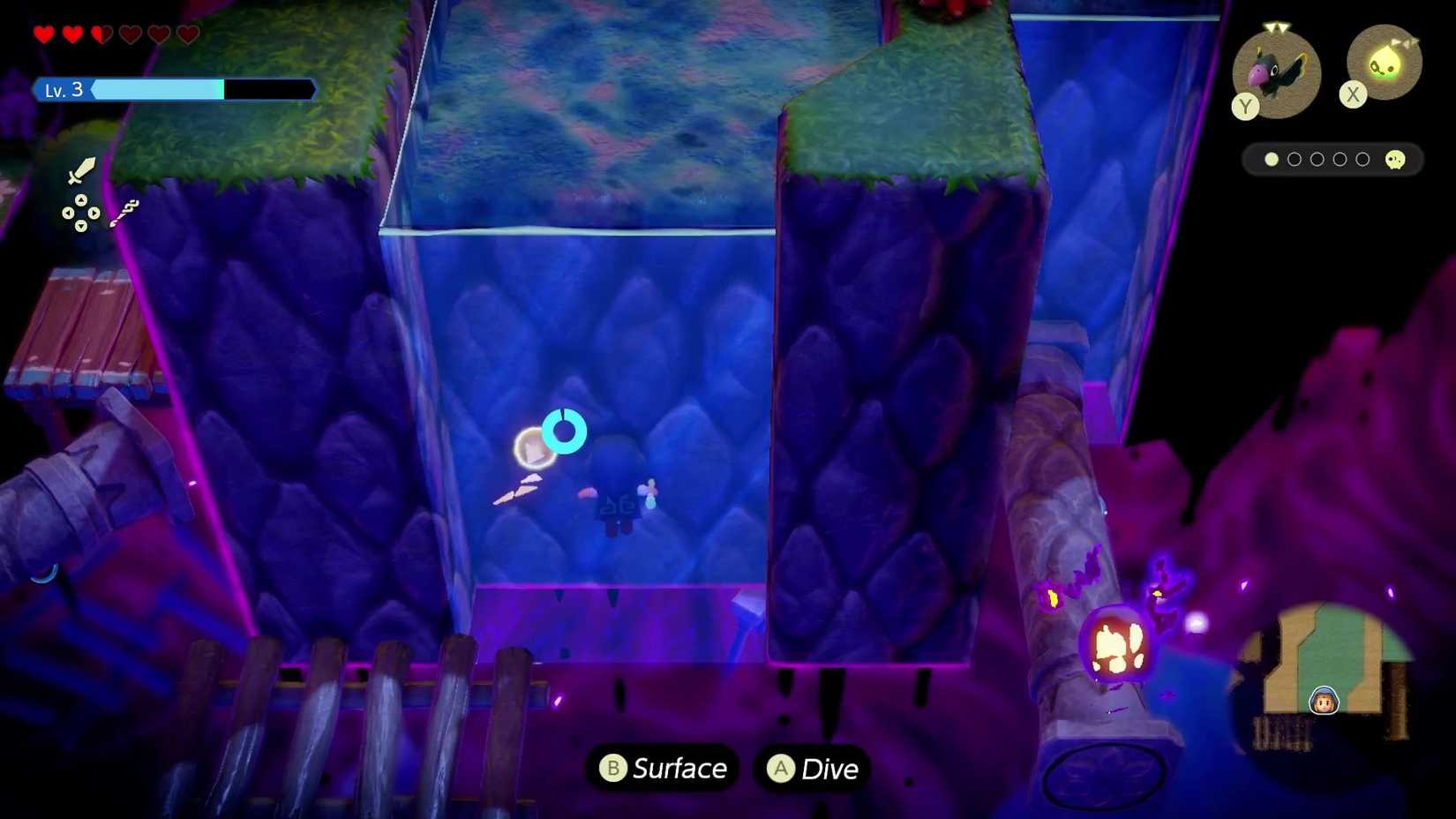Select the sword icon in the HUD
The width and height of the screenshot is (1456, 819).
(x=80, y=170)
